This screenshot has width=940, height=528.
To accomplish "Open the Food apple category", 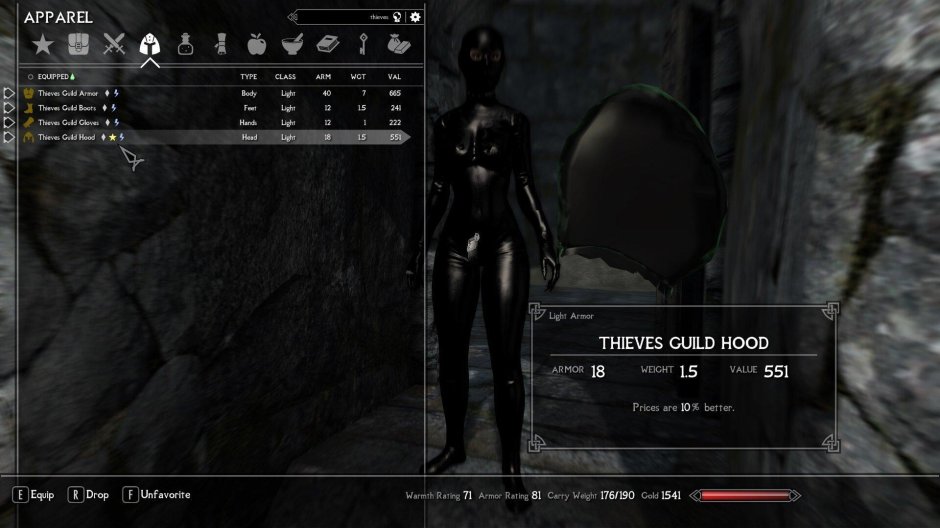I will (x=256, y=44).
